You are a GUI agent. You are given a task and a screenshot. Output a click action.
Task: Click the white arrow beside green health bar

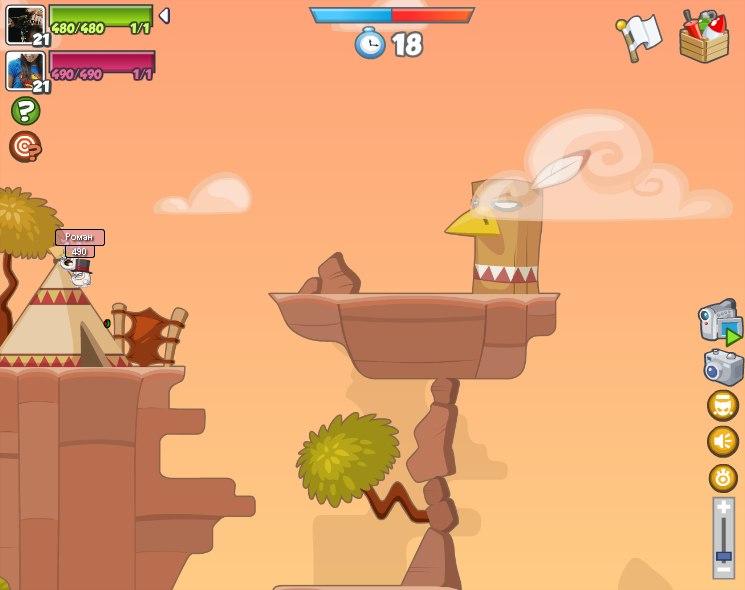[164, 16]
